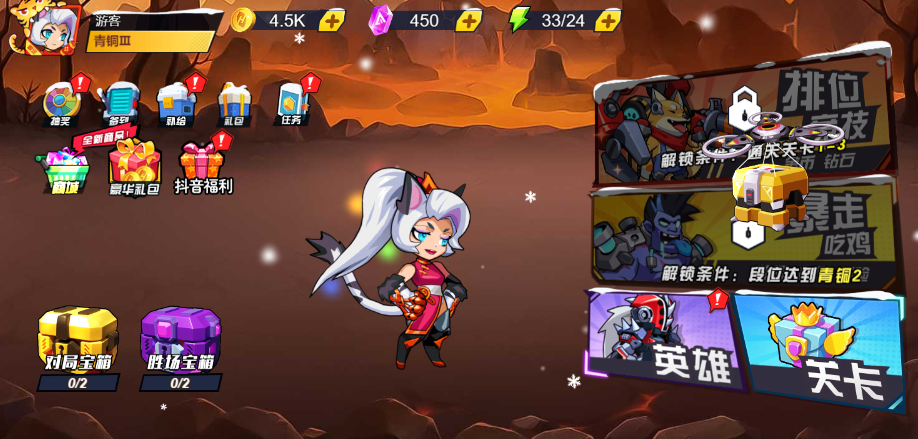Open the 签到 daily check-in

tap(120, 104)
